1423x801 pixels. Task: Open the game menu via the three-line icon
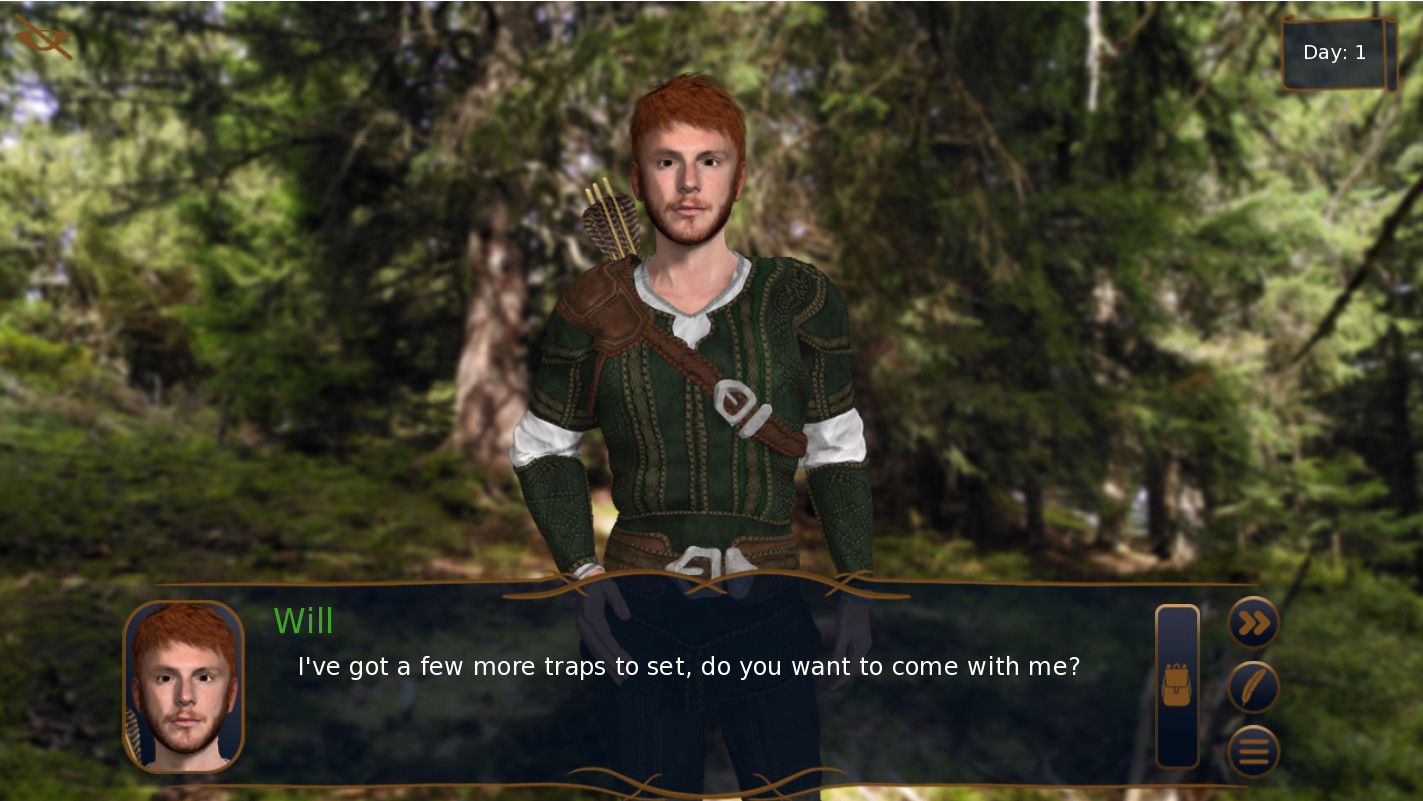(x=1253, y=750)
